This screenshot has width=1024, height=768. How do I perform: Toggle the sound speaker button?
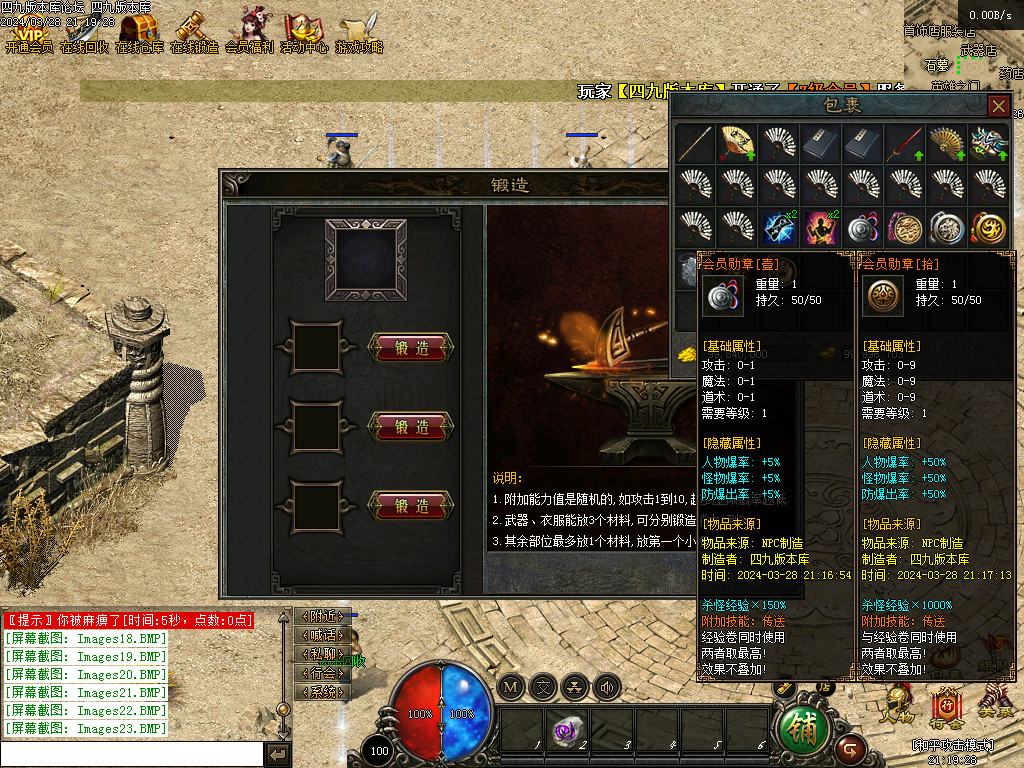pos(607,687)
